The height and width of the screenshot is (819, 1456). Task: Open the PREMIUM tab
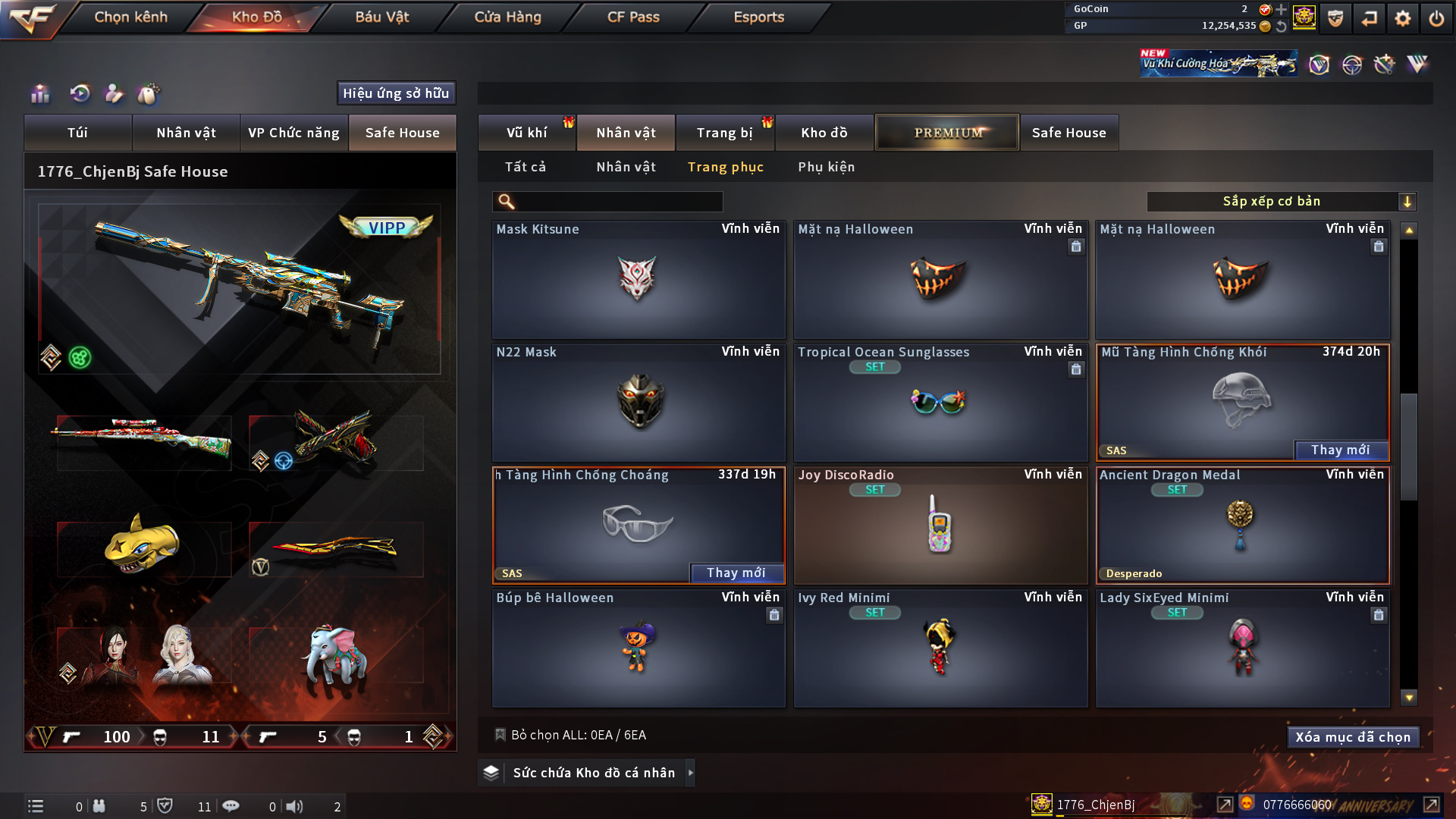click(947, 133)
